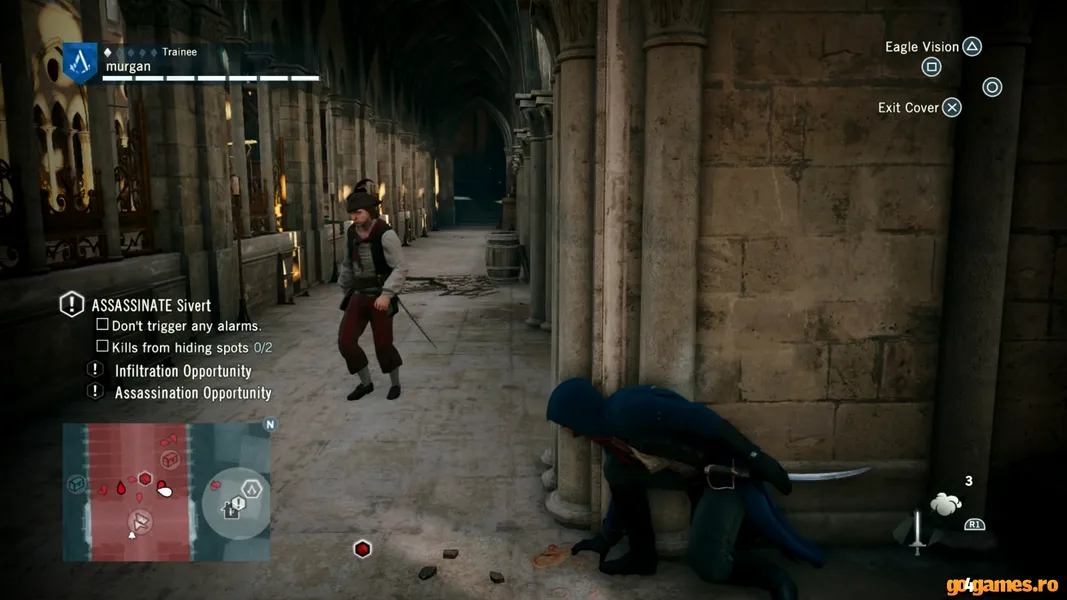Open the minimap
The image size is (1067, 600).
166,491
